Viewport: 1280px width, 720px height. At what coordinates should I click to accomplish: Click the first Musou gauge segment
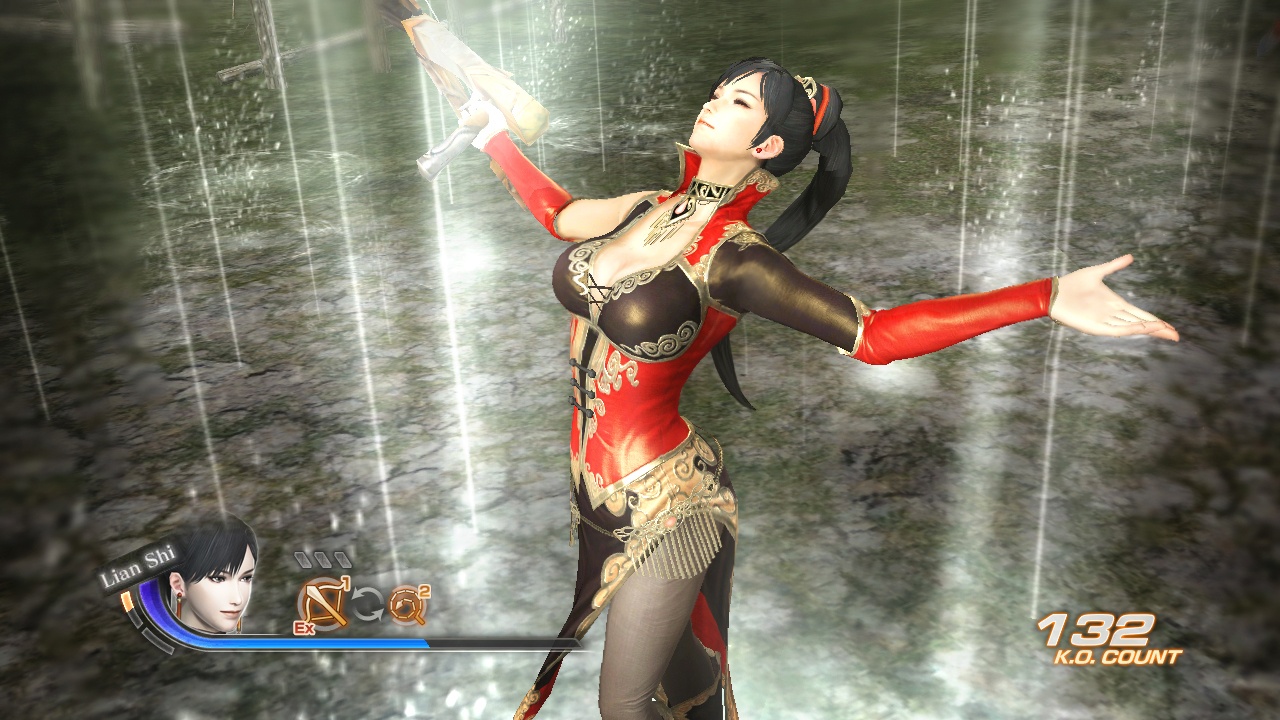pyautogui.click(x=304, y=559)
